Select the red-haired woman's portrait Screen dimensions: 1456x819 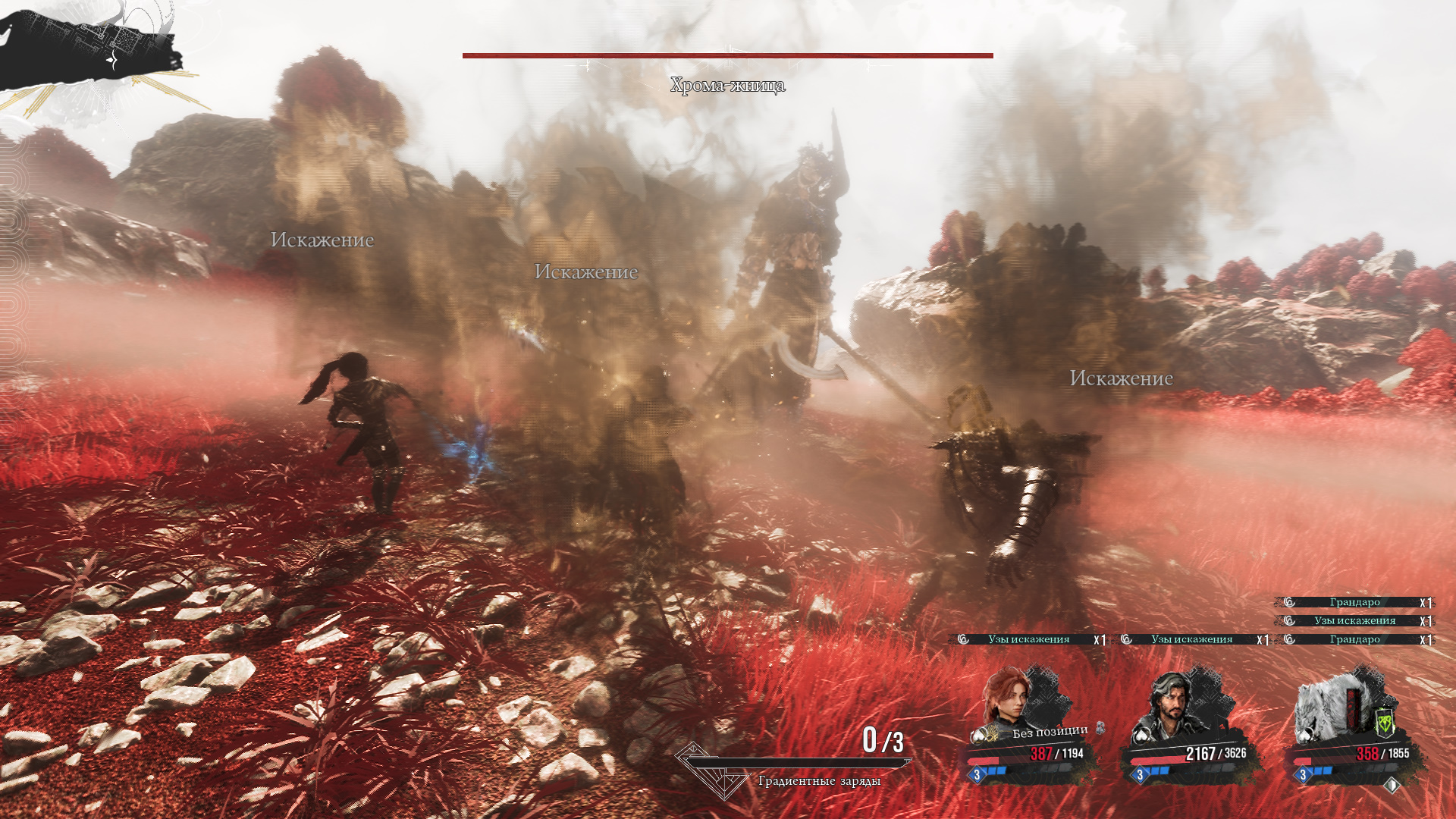click(x=1007, y=698)
